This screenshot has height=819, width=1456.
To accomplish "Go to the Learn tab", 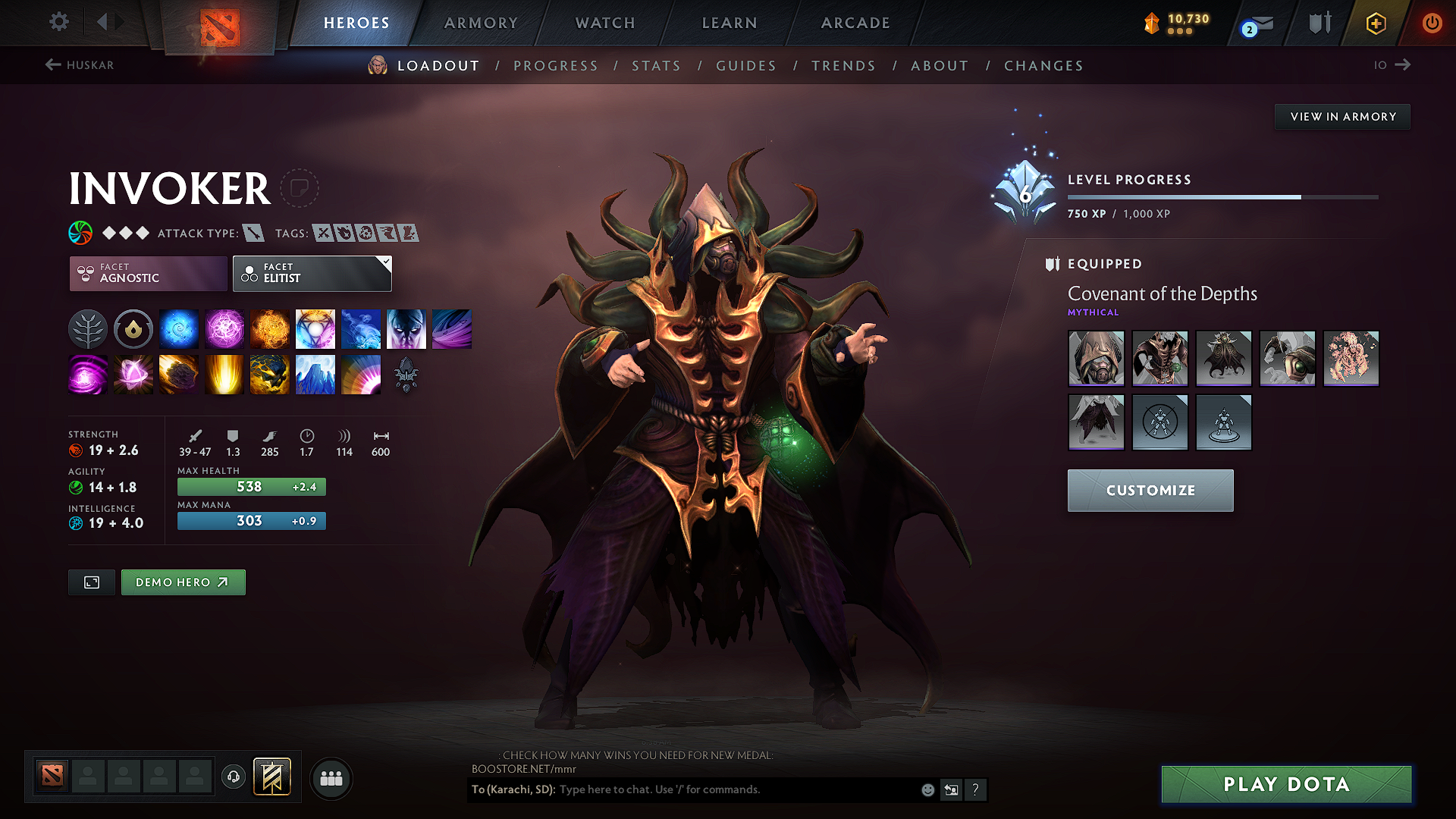I will [x=730, y=23].
